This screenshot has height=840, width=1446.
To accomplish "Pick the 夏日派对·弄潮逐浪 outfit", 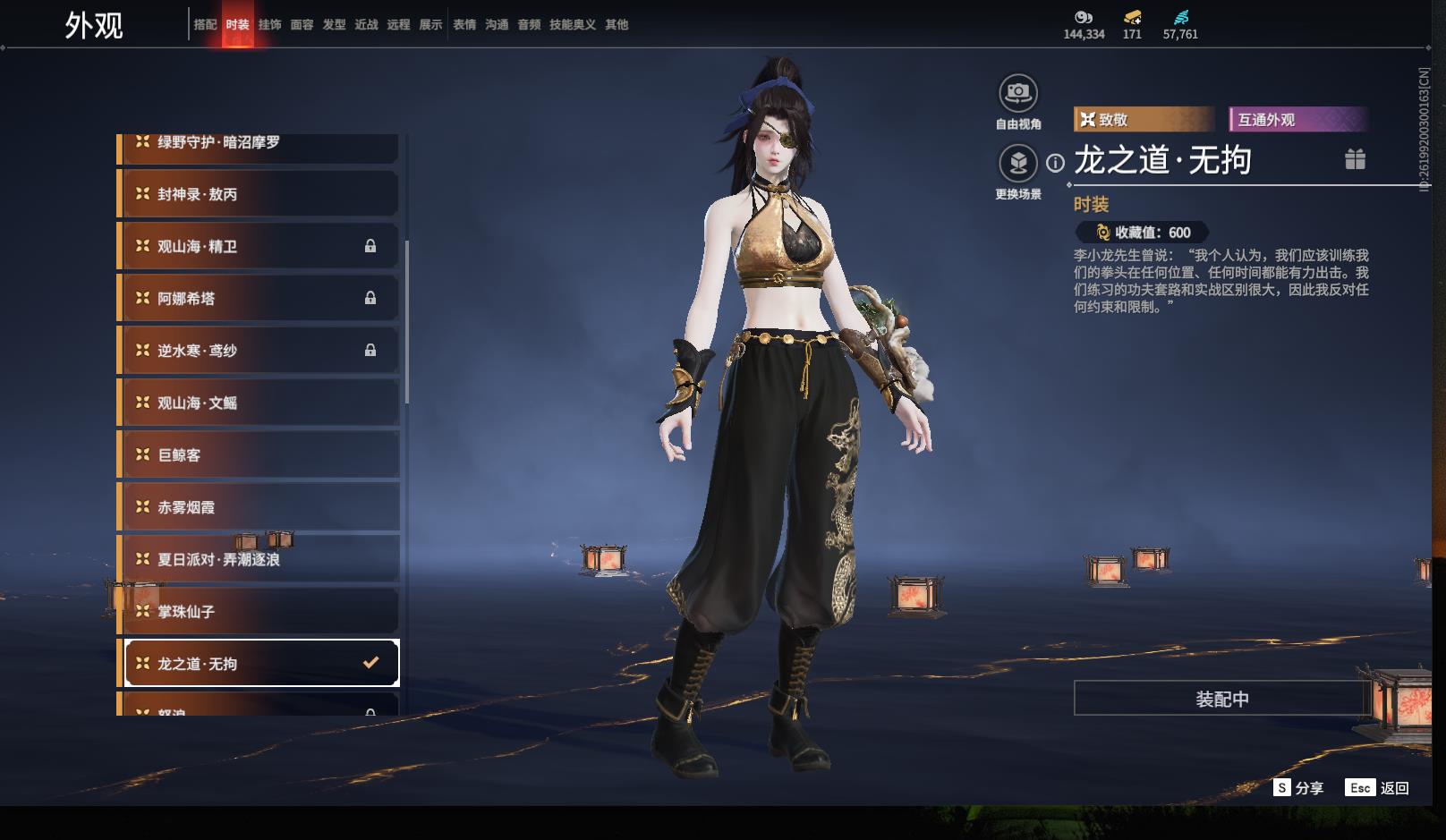I will [x=259, y=559].
